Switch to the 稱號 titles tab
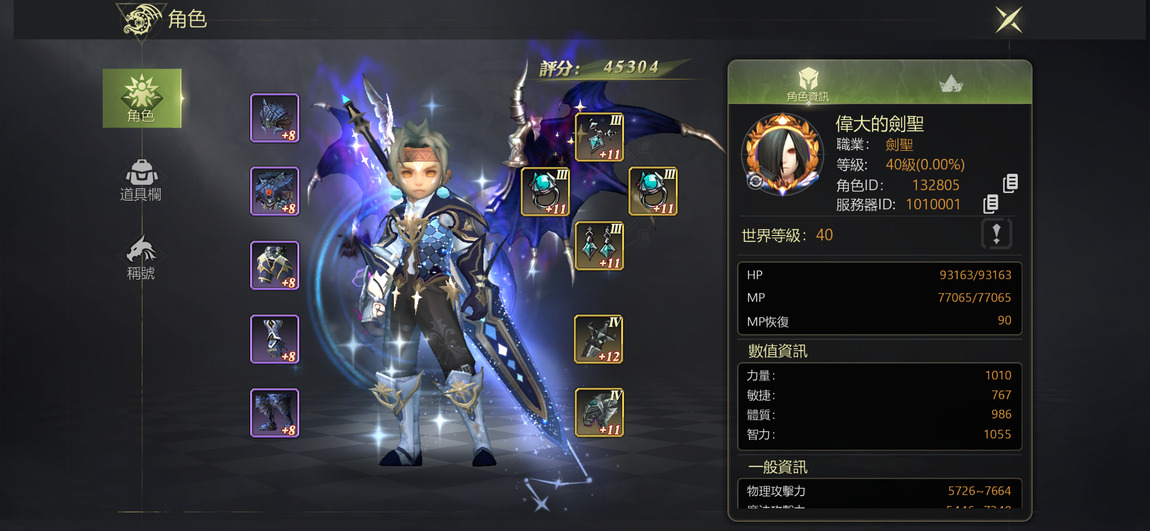The image size is (1150, 531). tap(141, 258)
